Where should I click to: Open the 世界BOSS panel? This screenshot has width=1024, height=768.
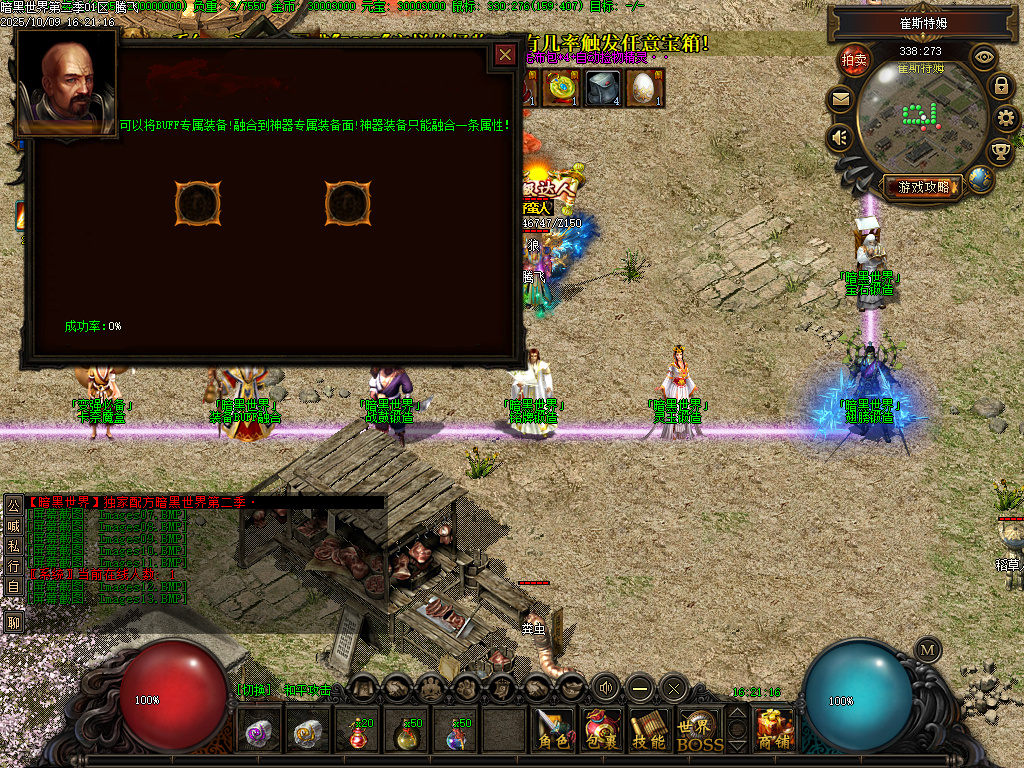(700, 730)
